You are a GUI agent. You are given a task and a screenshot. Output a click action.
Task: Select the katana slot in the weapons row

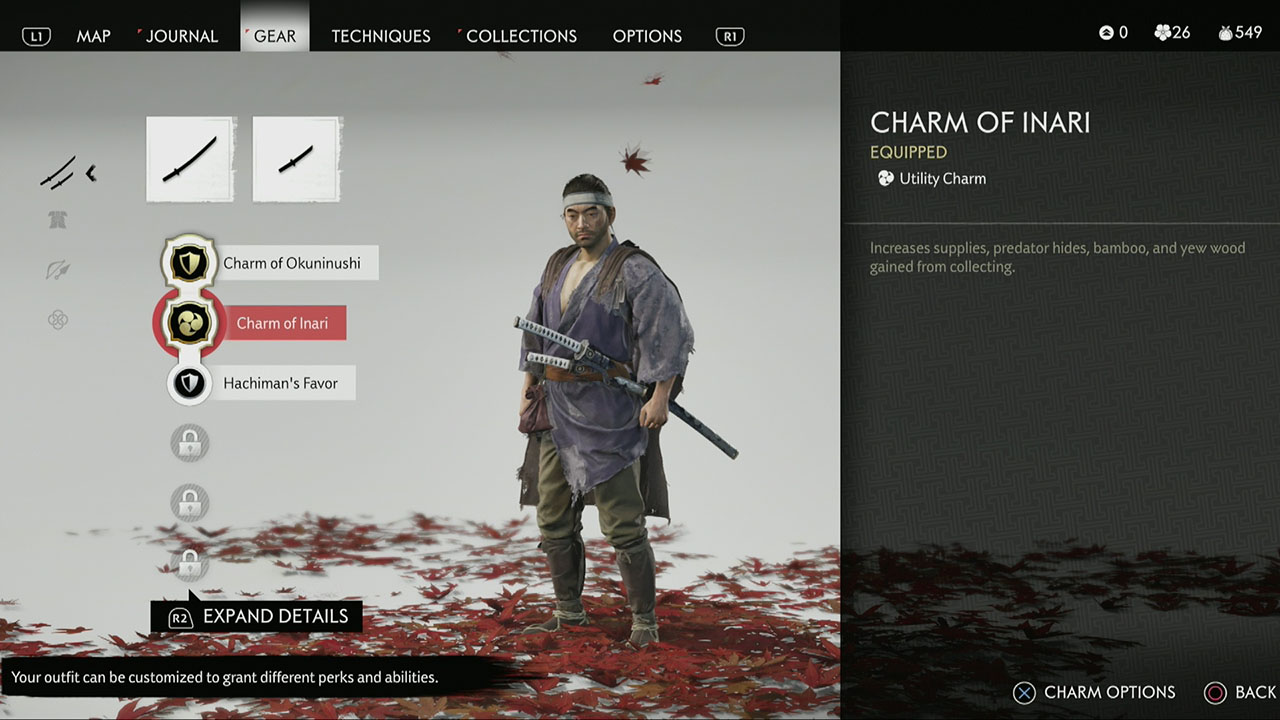click(x=190, y=158)
